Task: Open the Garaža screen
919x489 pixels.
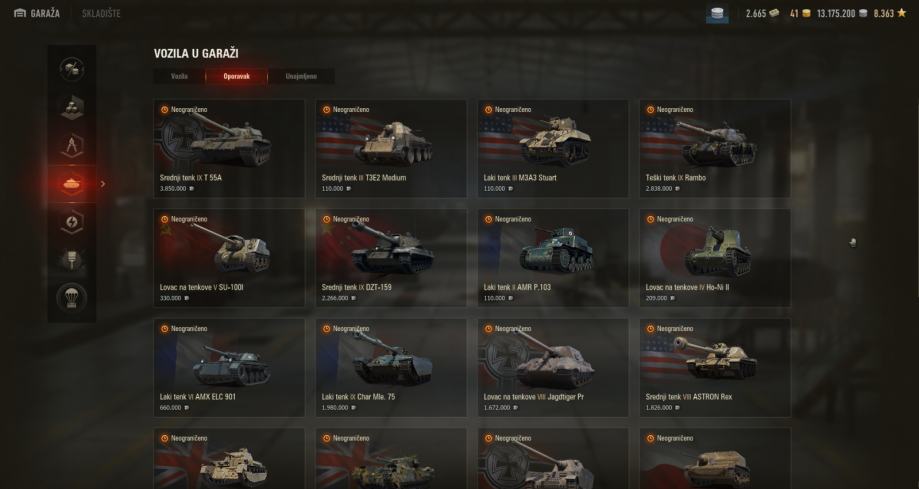Action: (36, 13)
